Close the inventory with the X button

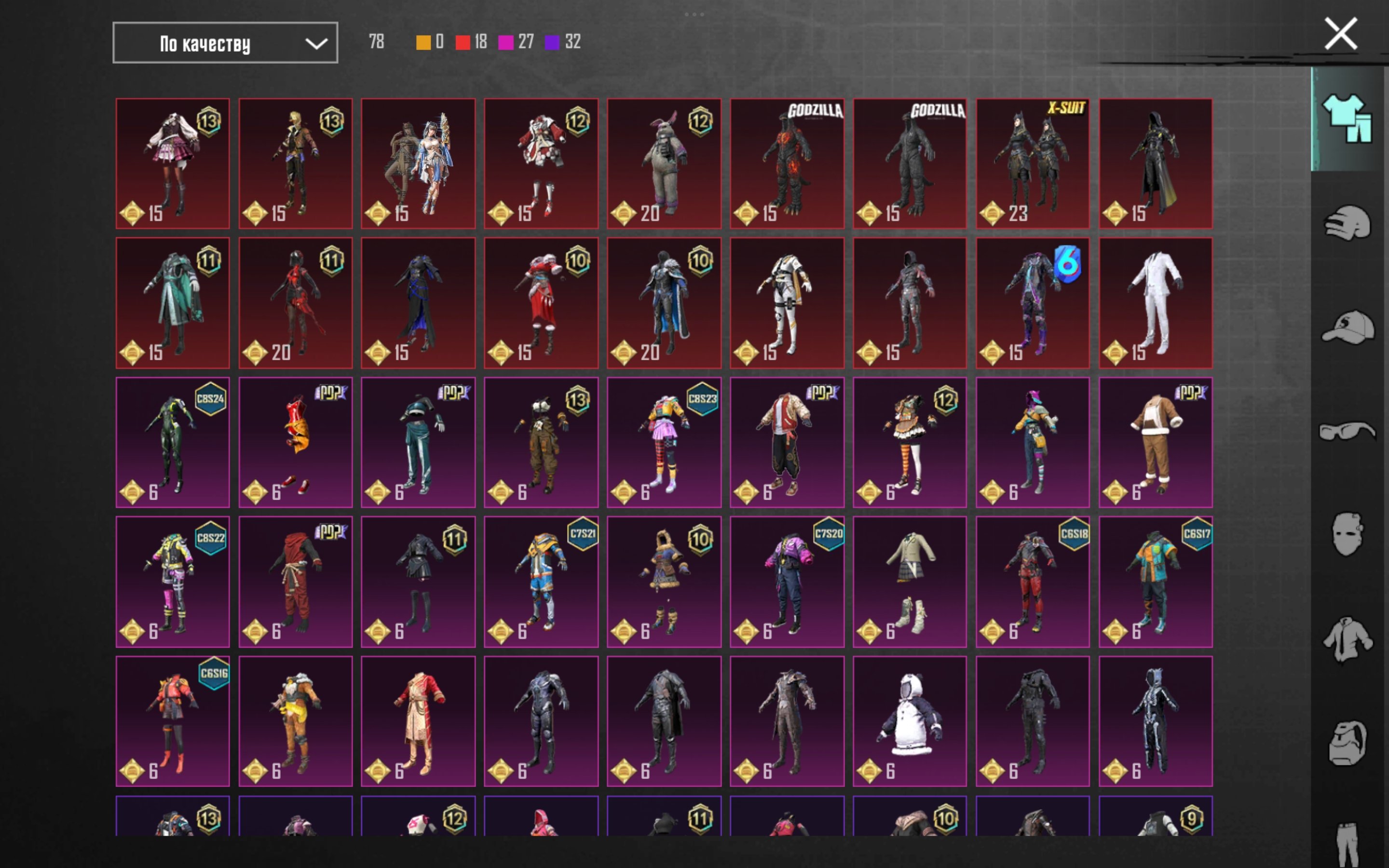(1340, 34)
